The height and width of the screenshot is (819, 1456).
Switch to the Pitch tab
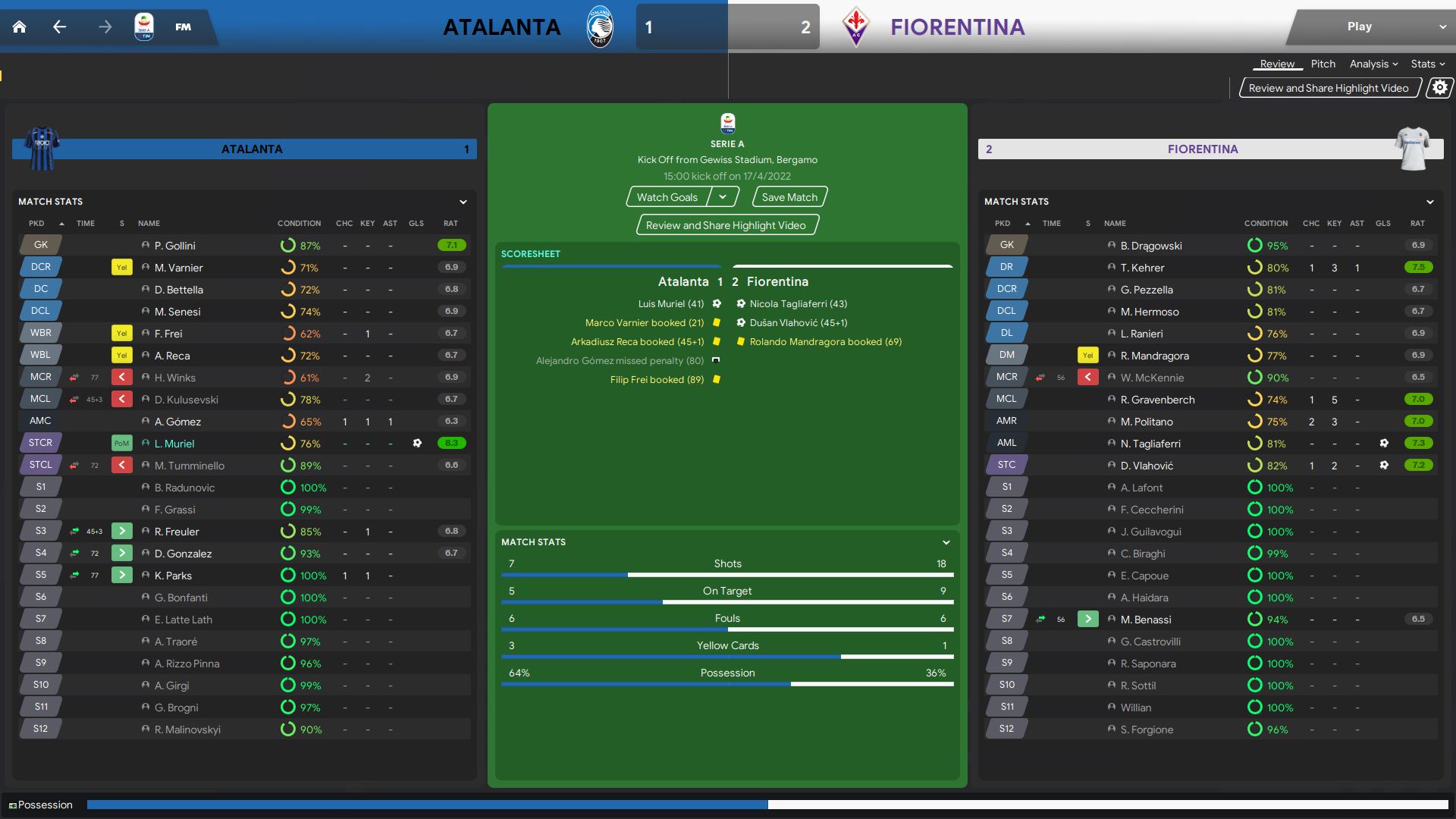coord(1323,64)
